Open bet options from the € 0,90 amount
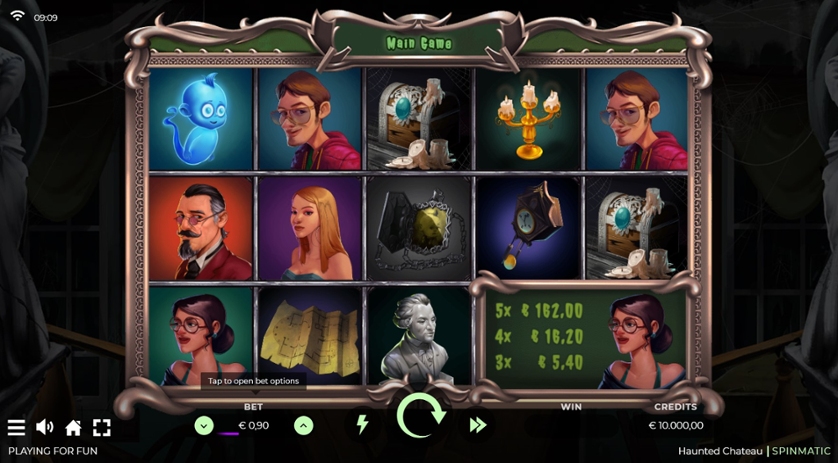 (253, 426)
